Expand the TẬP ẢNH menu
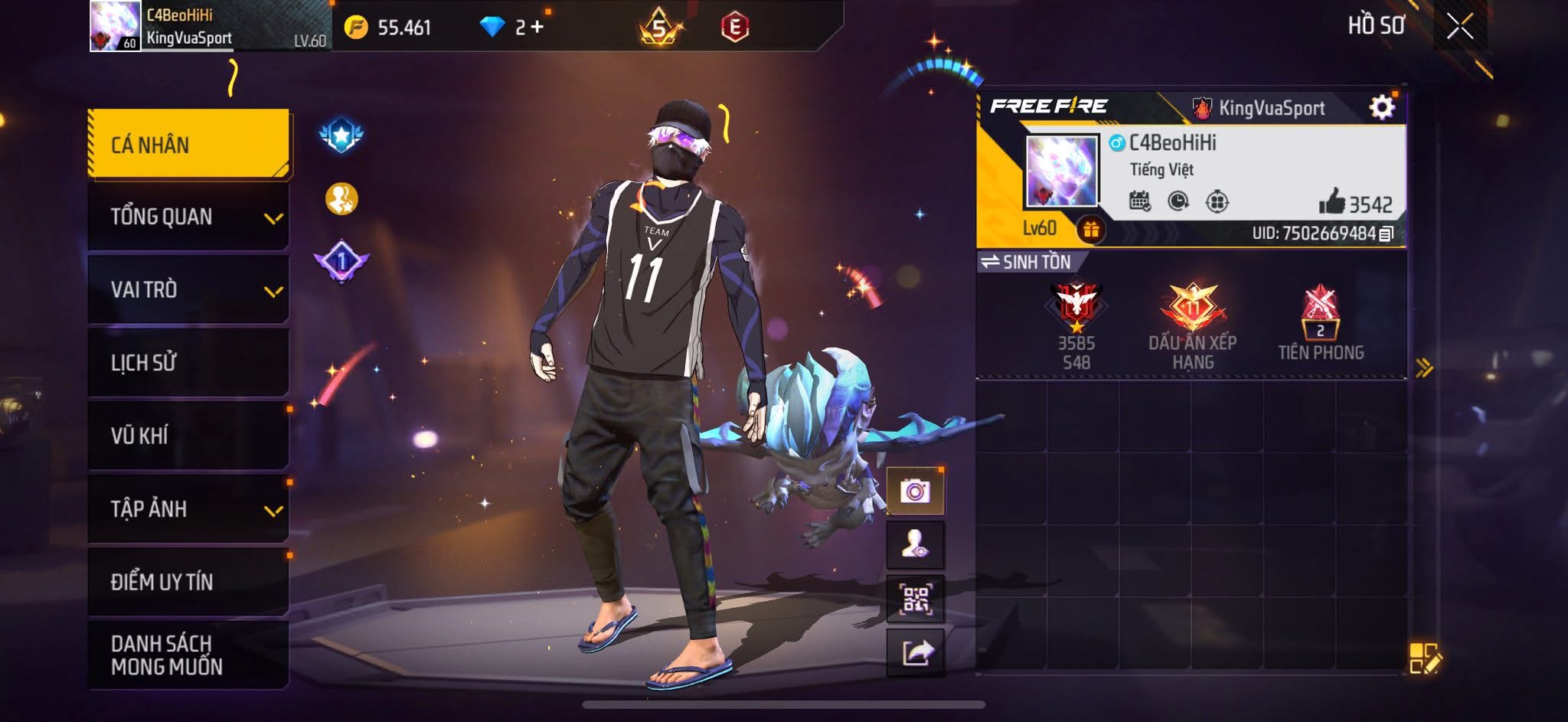This screenshot has height=722, width=1568. (188, 508)
